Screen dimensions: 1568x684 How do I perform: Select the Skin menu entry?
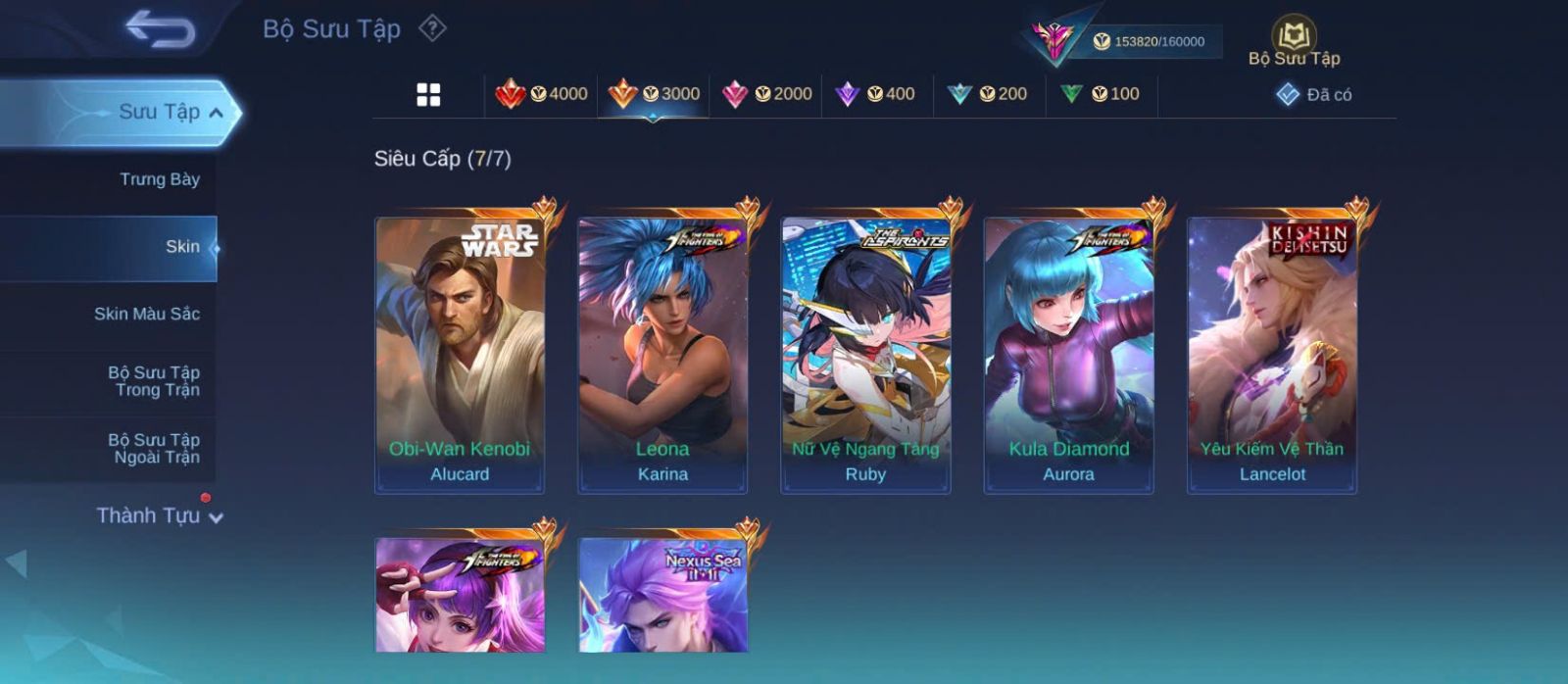(x=182, y=247)
